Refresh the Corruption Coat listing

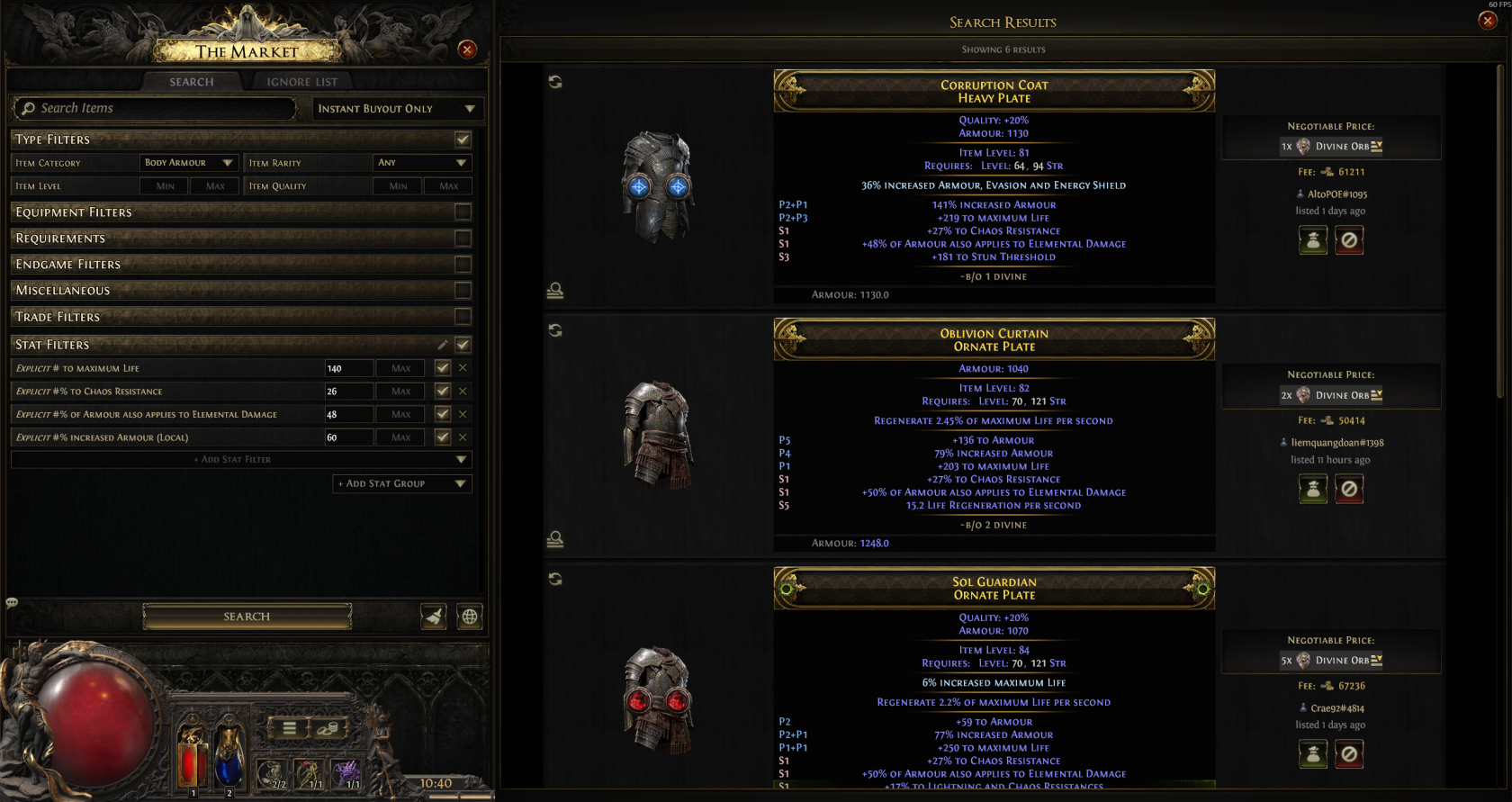(x=555, y=82)
